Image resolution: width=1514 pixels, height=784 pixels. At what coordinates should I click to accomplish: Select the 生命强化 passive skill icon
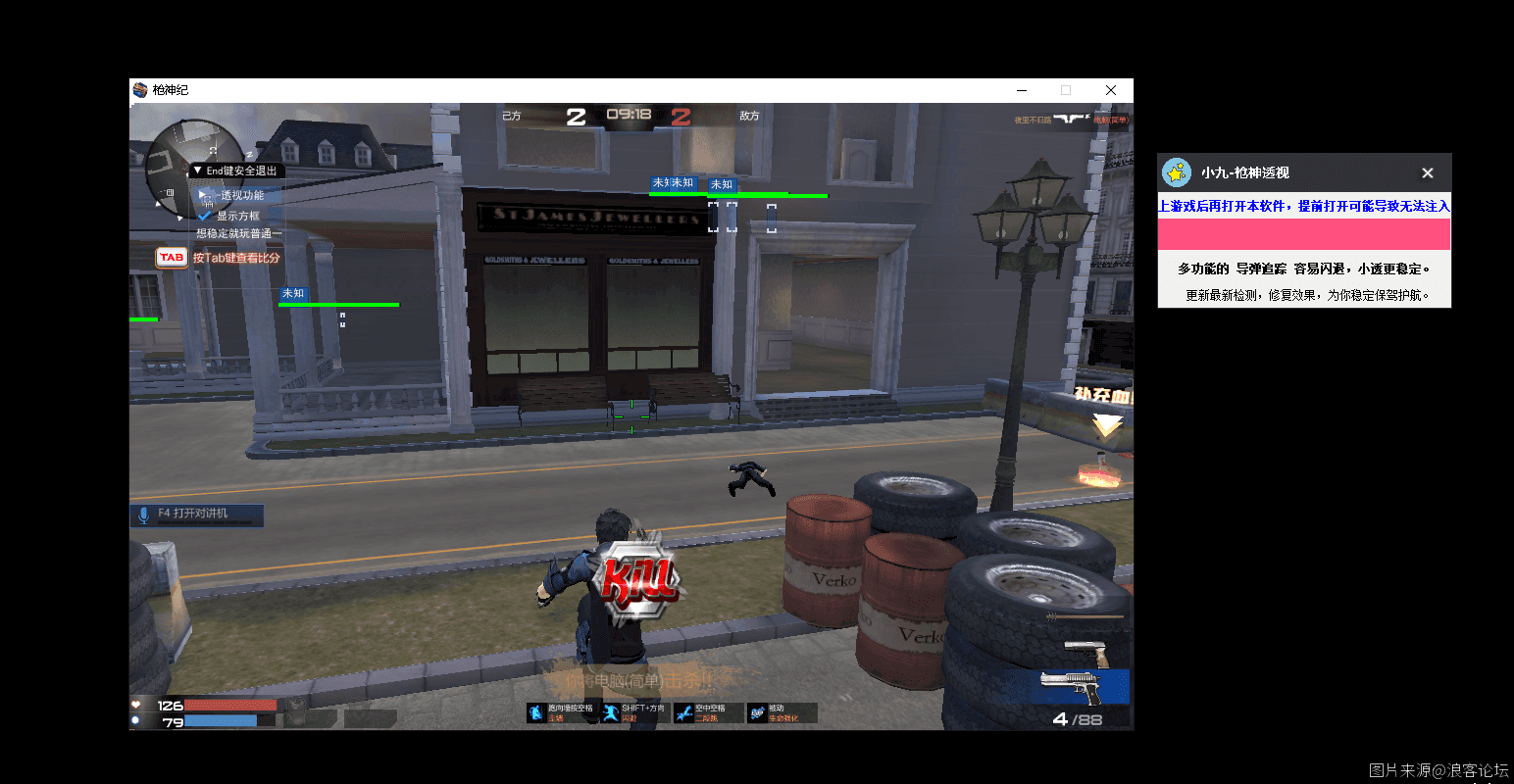pos(757,712)
